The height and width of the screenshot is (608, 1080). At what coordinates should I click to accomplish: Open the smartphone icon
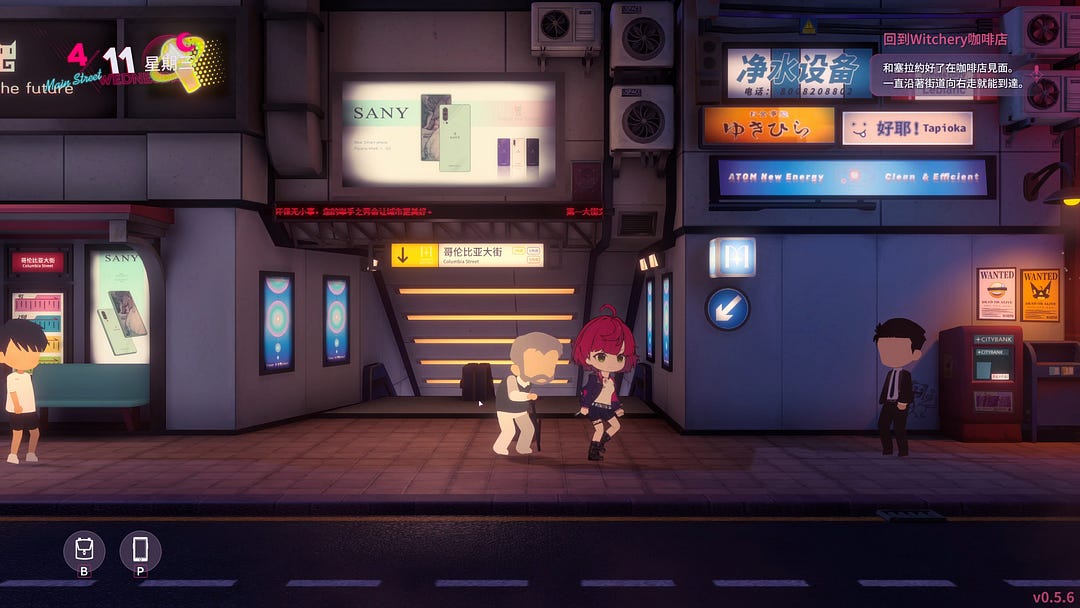[x=140, y=549]
